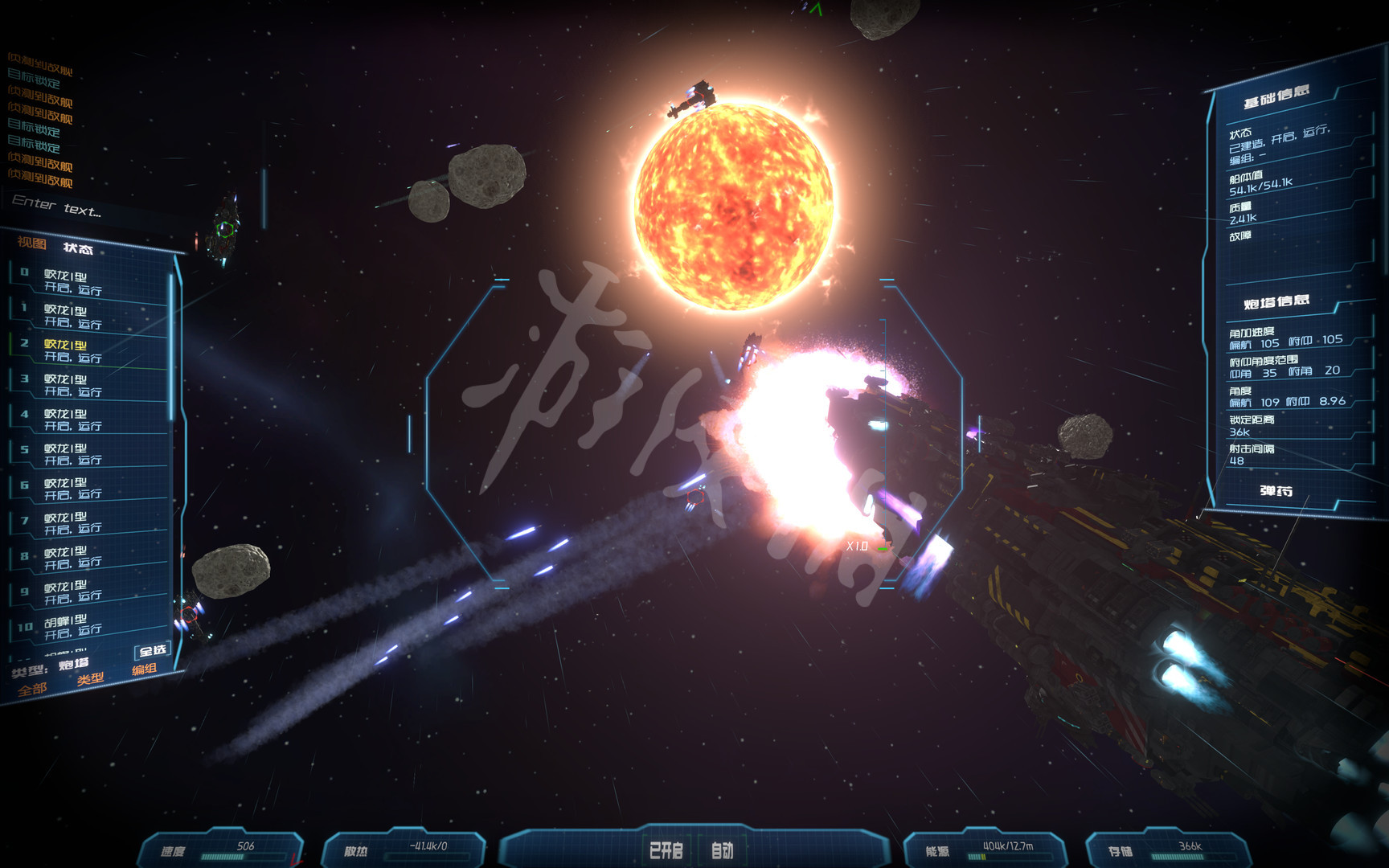Choose highlighted turret row 2

(x=88, y=350)
